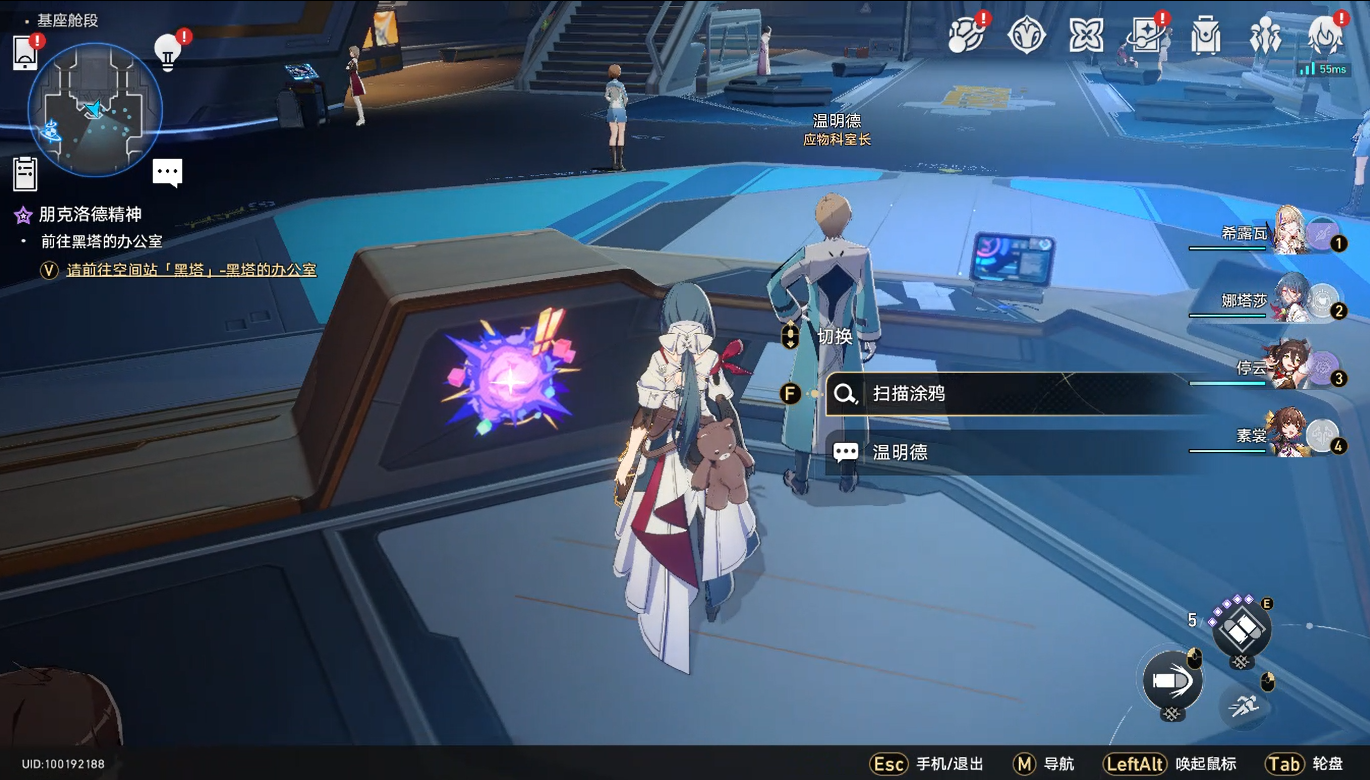Activate the bullet attack skill button

(1172, 679)
